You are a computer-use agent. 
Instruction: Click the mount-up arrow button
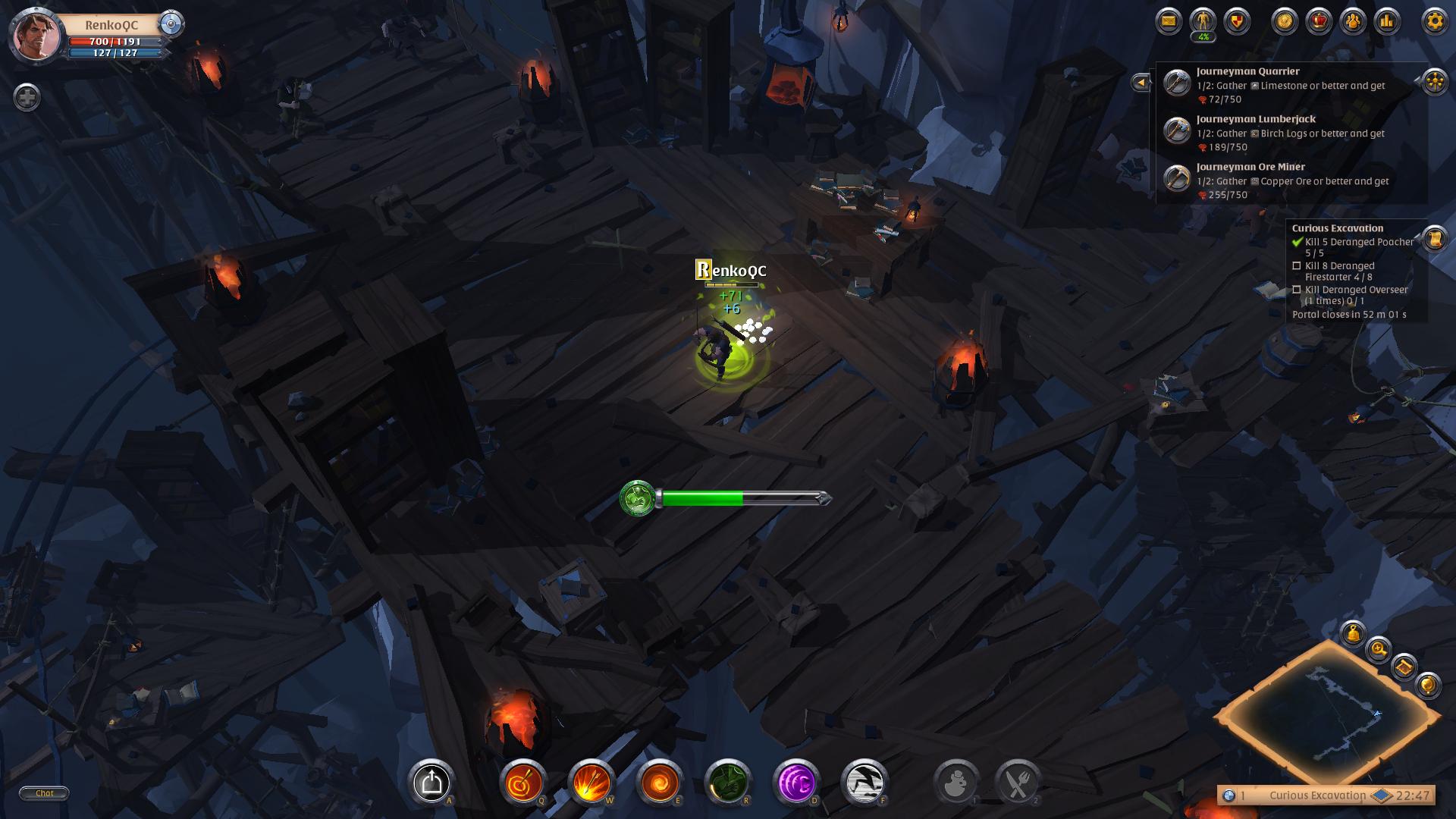click(x=431, y=783)
